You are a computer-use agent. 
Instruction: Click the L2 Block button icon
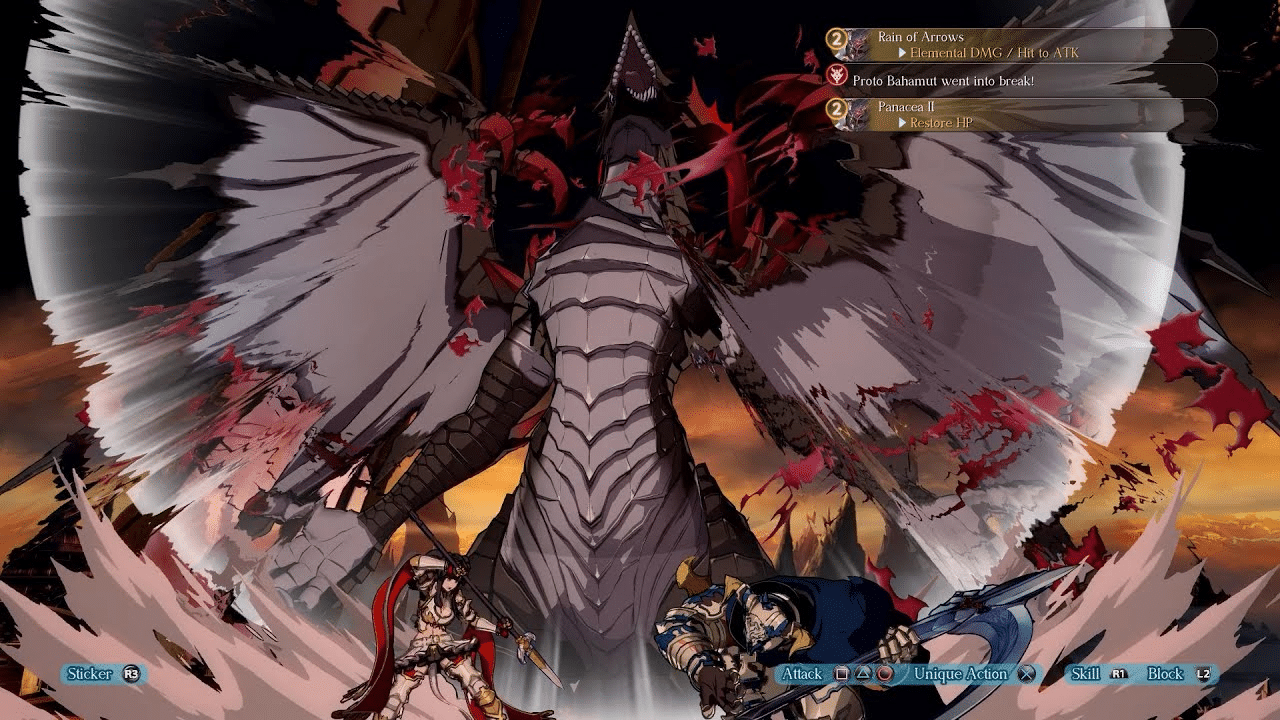pyautogui.click(x=1203, y=671)
